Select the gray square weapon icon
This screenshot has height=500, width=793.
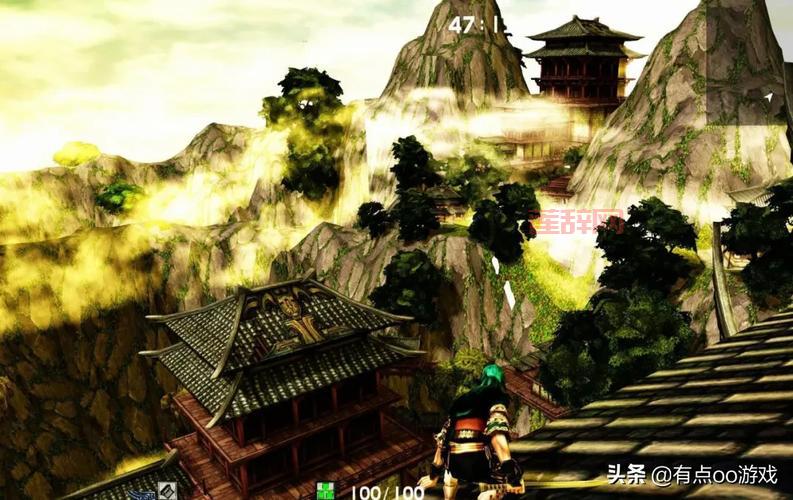pos(166,491)
